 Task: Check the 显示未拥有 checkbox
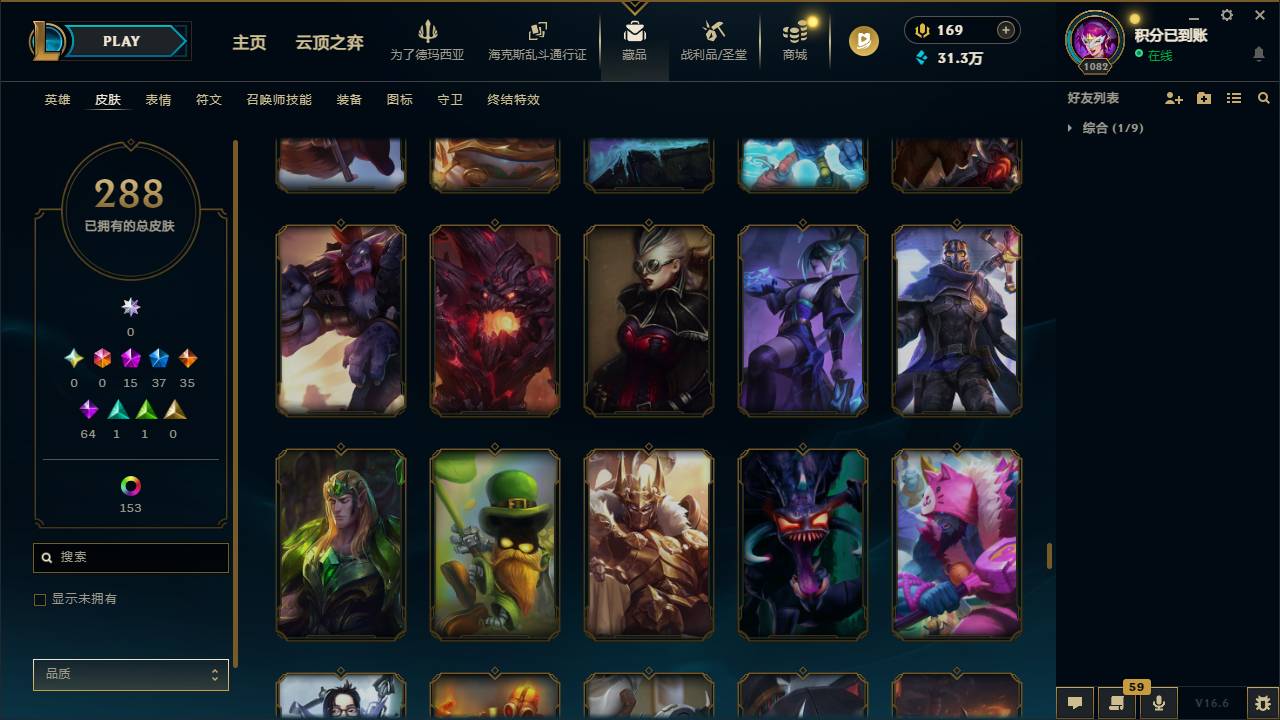40,599
